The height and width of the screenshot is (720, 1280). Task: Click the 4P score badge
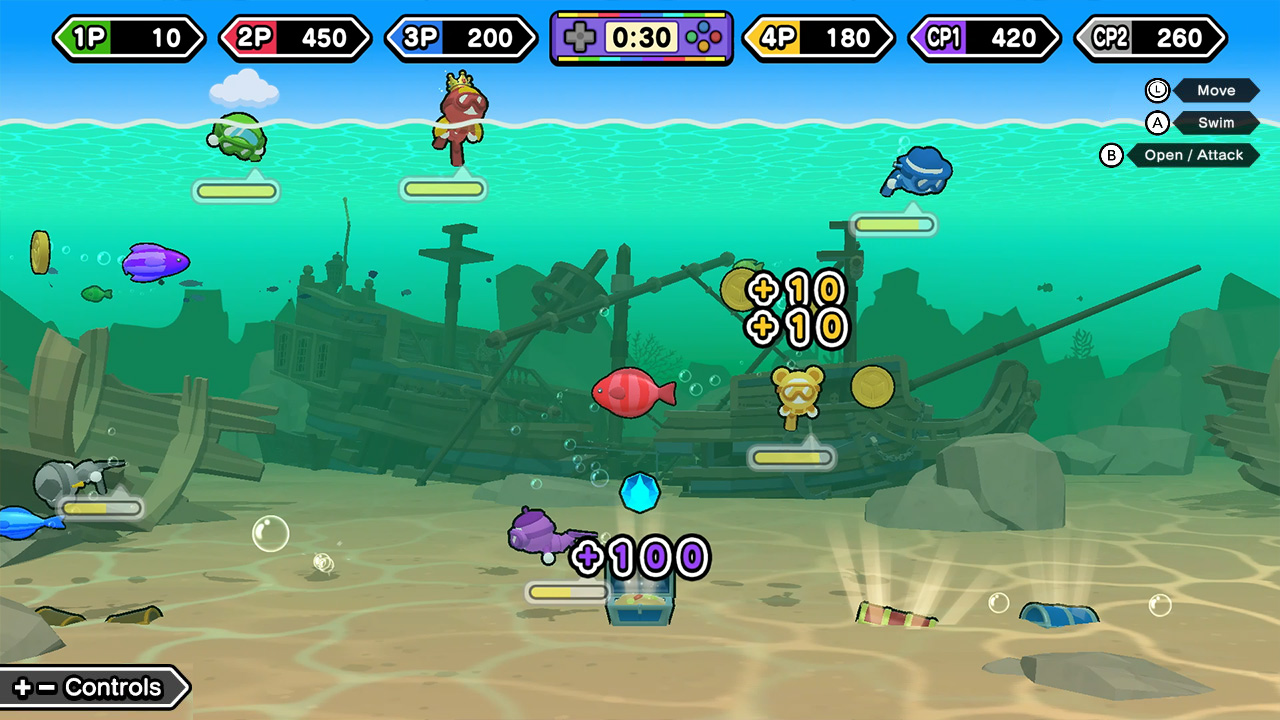(x=817, y=38)
